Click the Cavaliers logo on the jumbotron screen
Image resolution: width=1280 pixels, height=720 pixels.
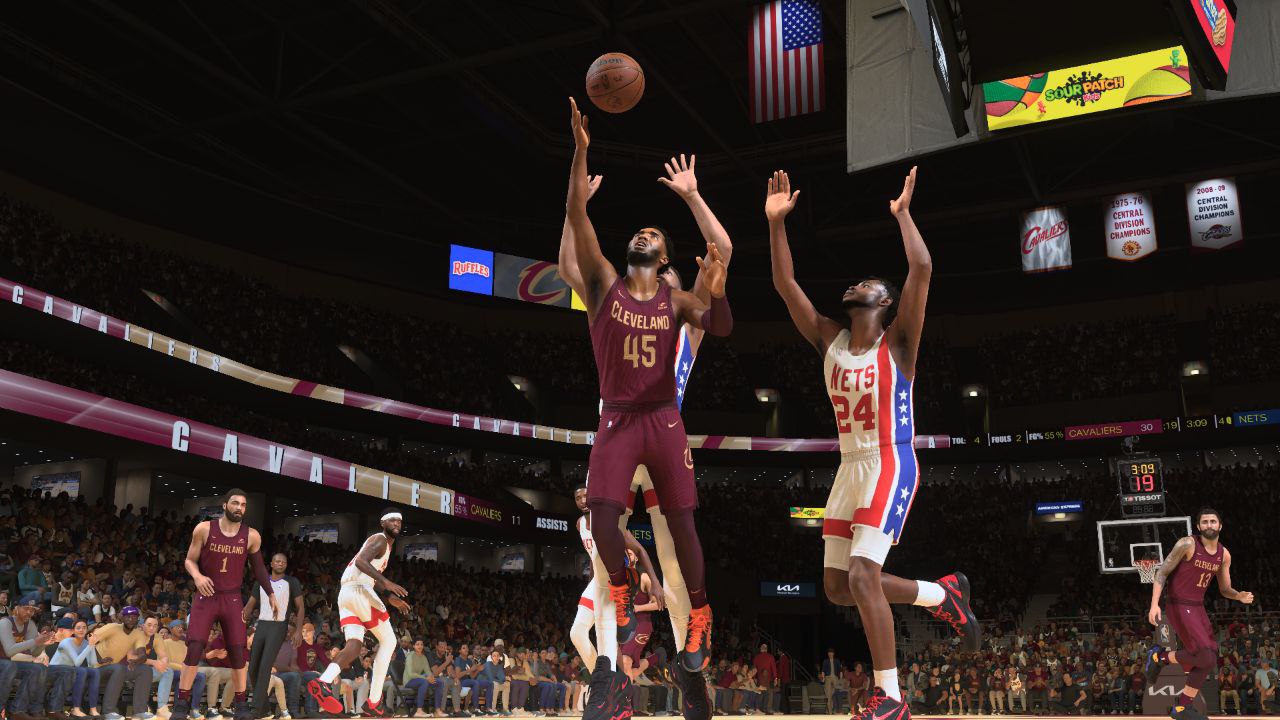tap(539, 280)
